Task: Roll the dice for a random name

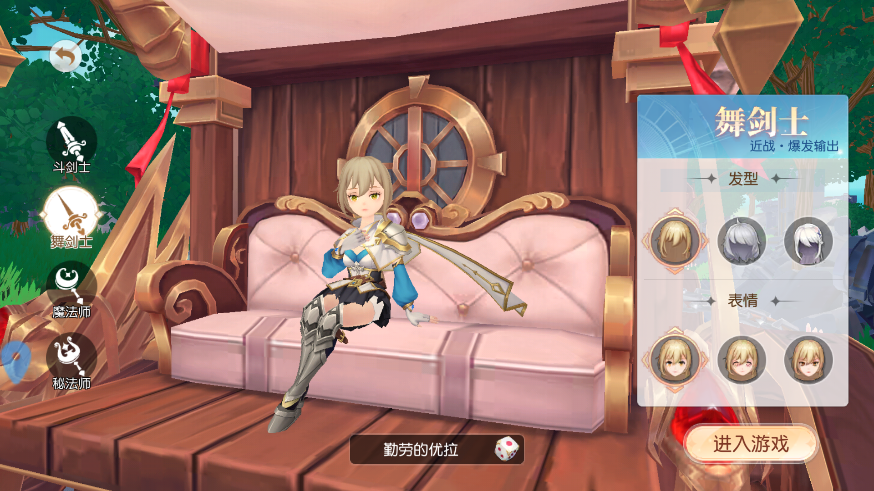Action: coord(506,449)
